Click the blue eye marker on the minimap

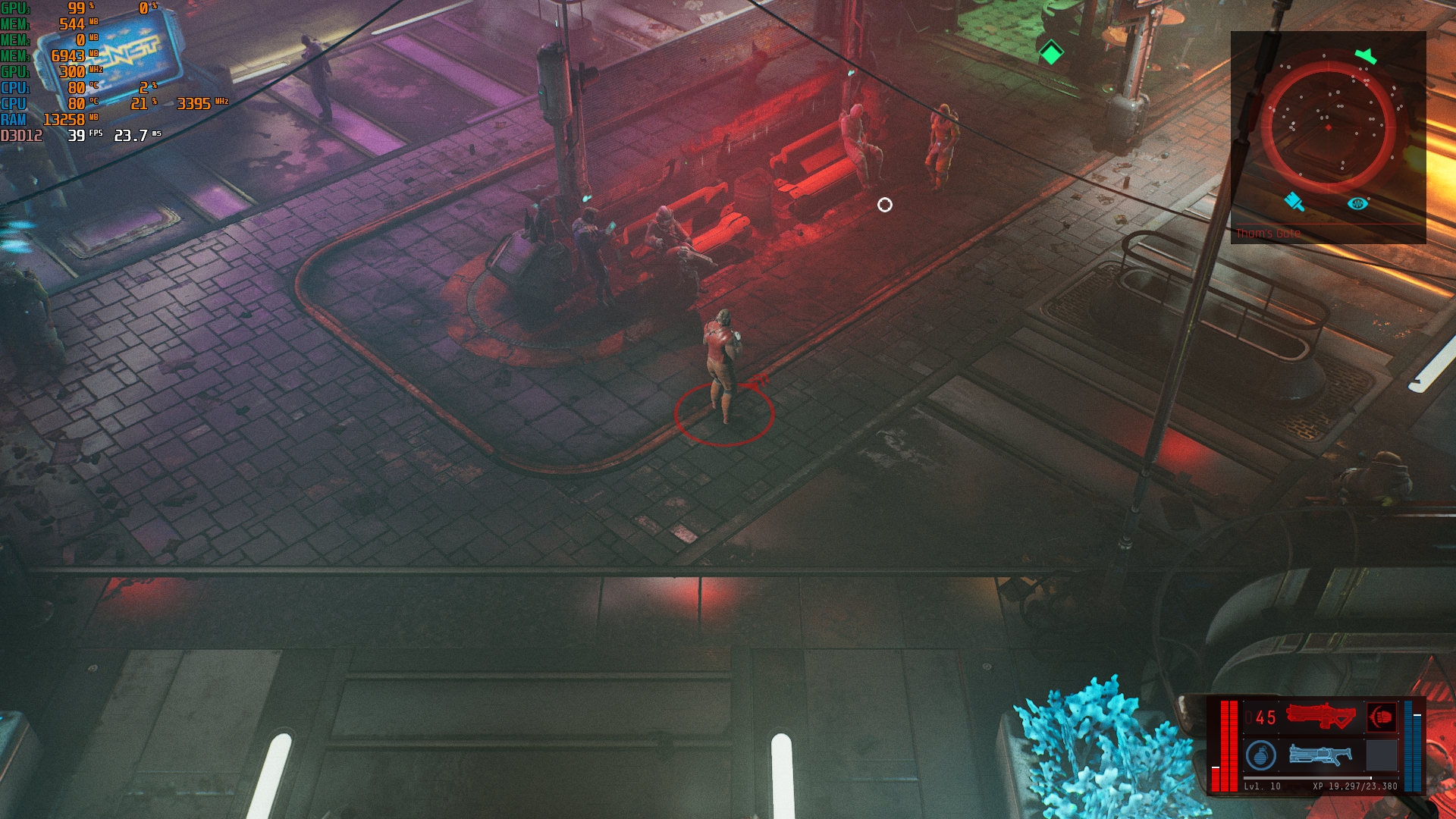[1357, 203]
